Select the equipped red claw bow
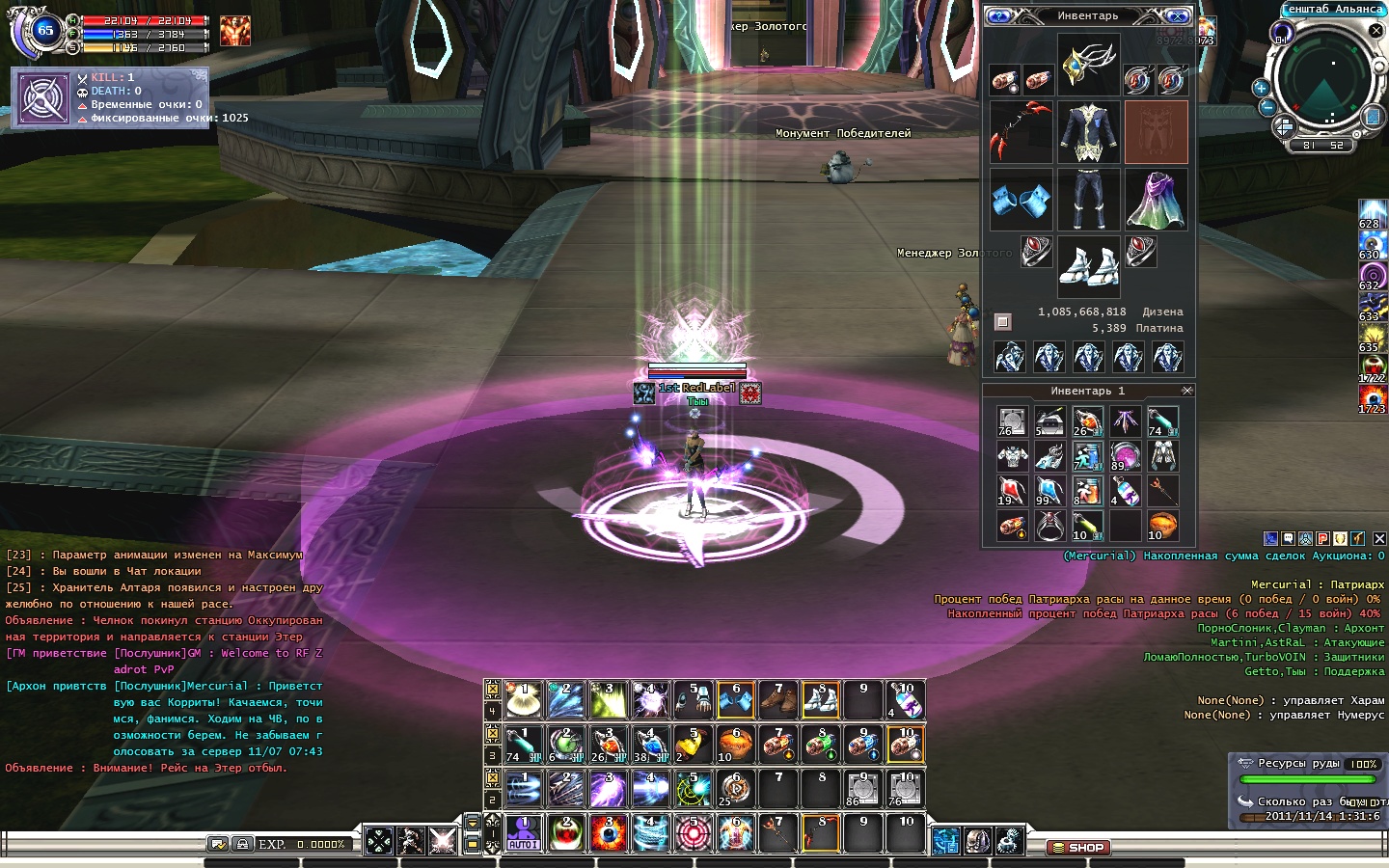 point(1021,132)
